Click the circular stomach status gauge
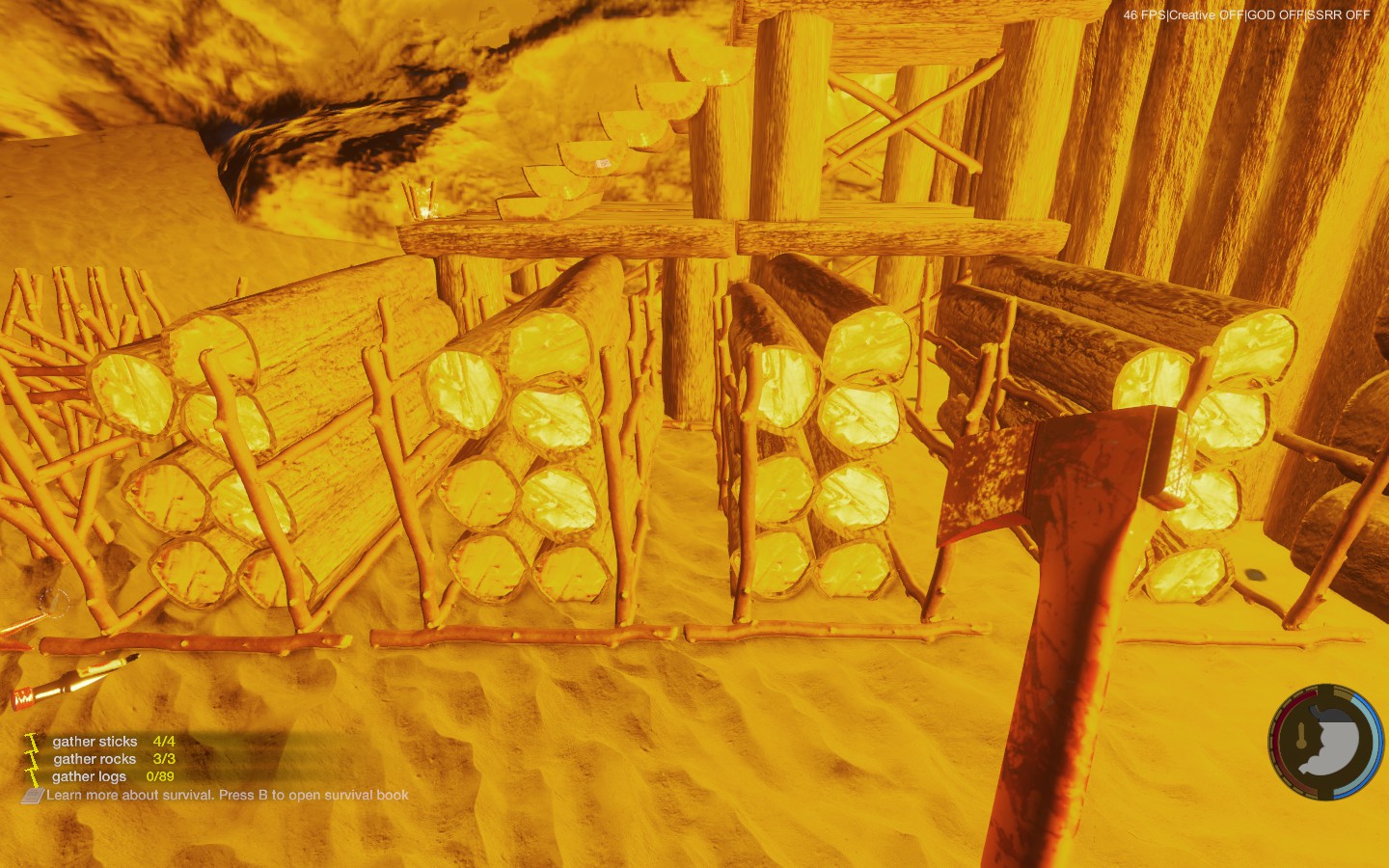Screen dimensions: 1389x868 coord(1325,743)
